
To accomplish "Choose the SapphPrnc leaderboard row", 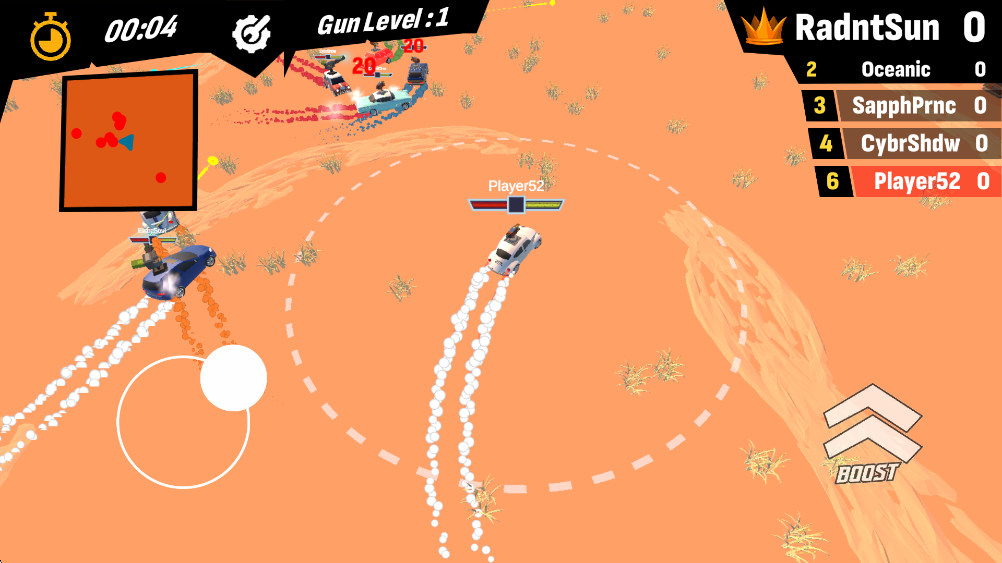I will [901, 106].
